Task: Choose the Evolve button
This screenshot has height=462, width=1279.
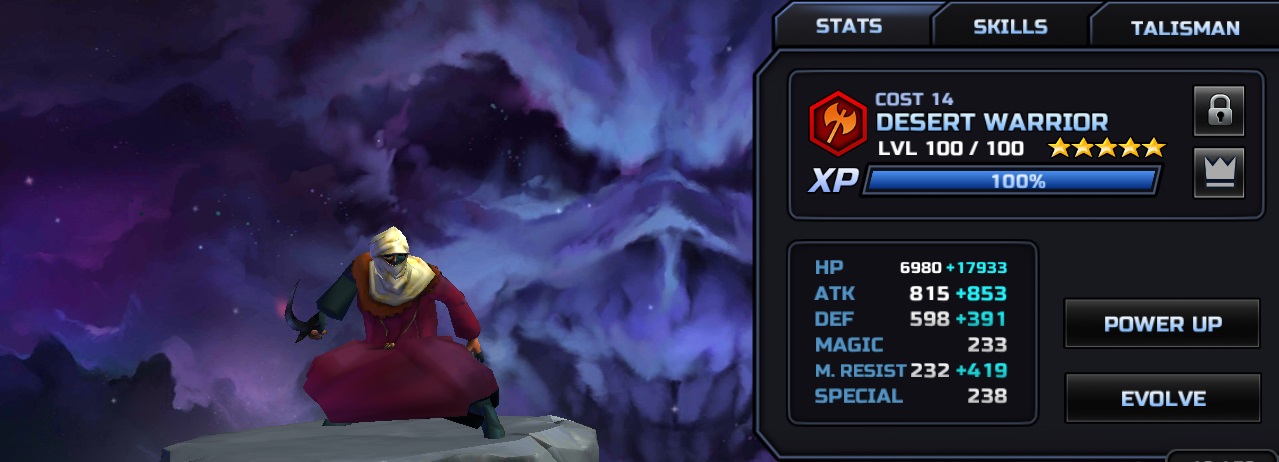Action: [1162, 398]
